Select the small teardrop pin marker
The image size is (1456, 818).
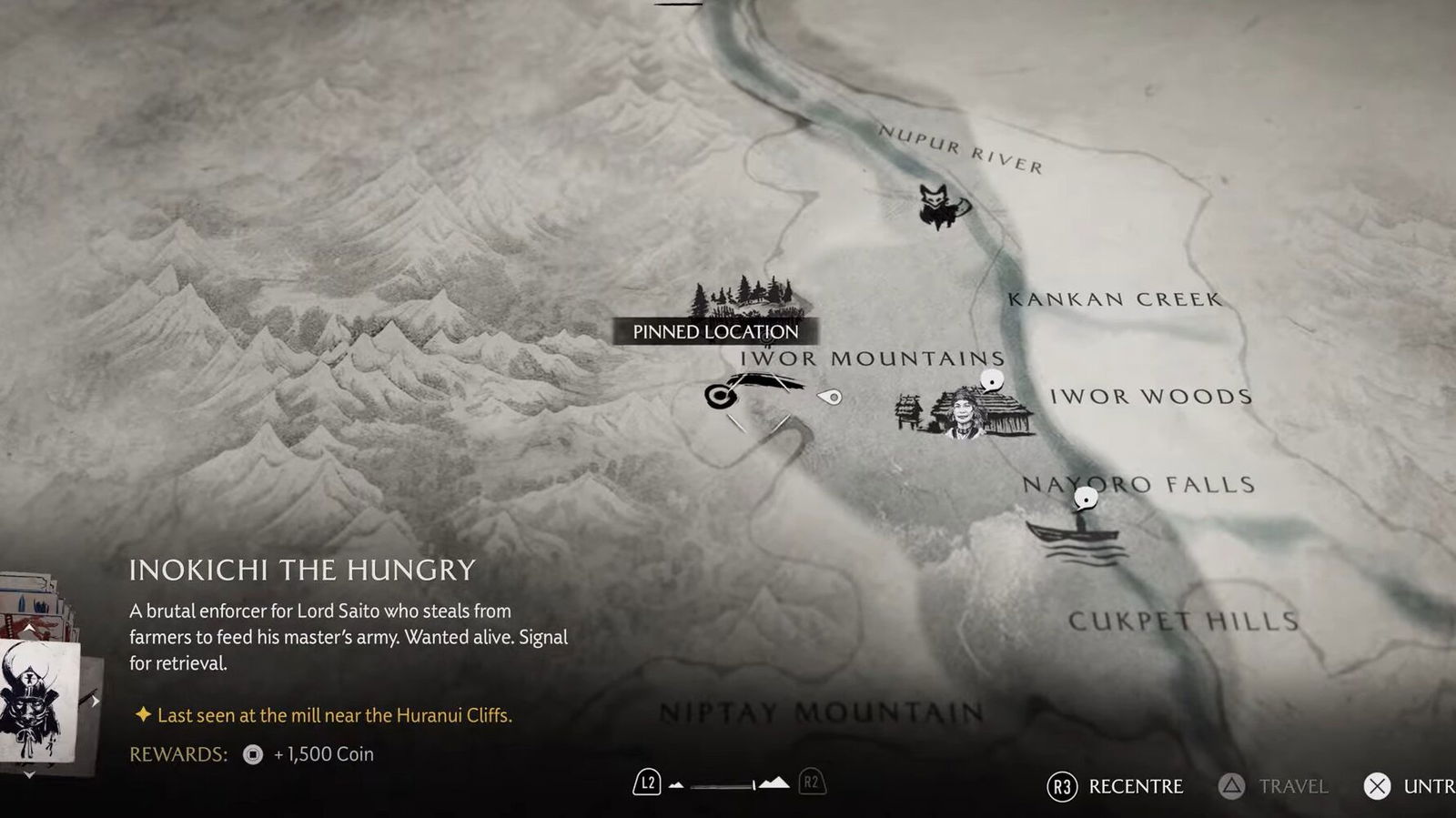tap(830, 397)
